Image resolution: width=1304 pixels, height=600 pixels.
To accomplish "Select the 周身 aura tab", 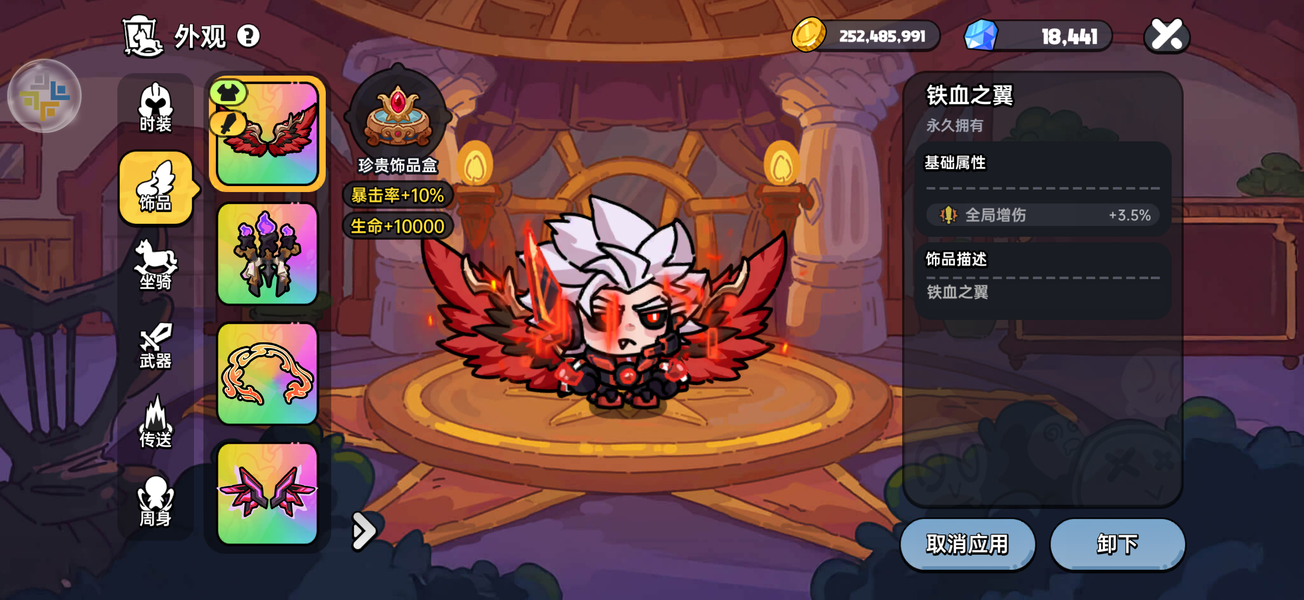I will click(155, 502).
